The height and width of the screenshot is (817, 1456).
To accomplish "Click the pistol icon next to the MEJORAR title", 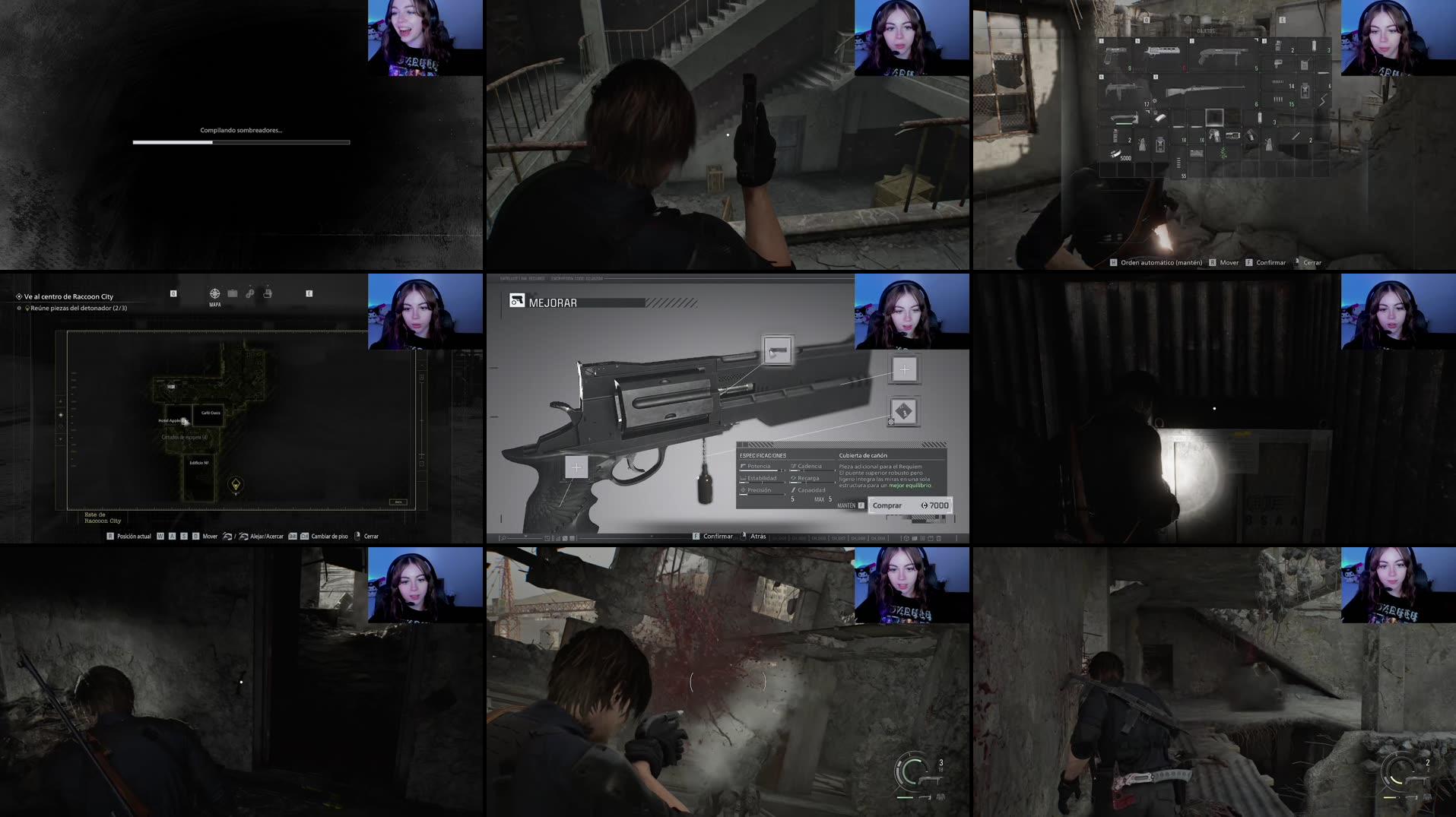I will point(515,302).
